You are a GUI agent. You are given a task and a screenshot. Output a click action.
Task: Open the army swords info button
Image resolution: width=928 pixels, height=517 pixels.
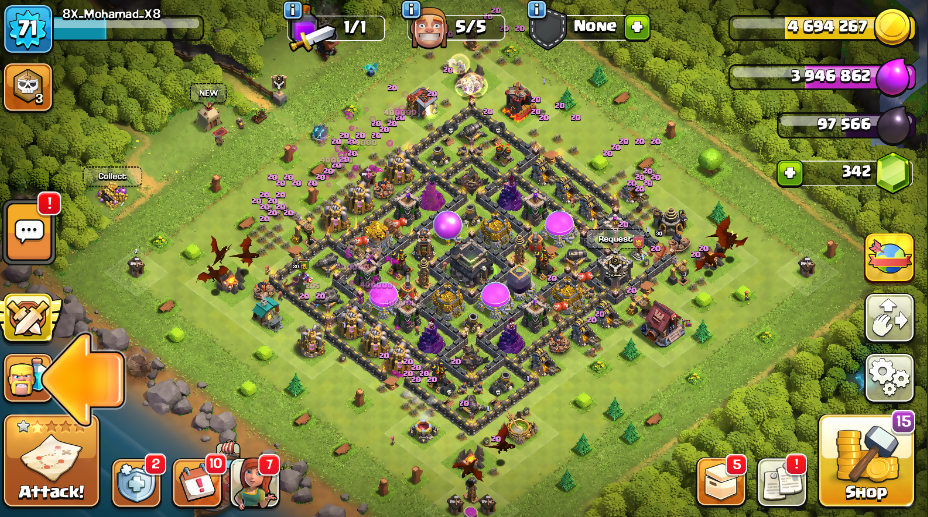click(293, 10)
